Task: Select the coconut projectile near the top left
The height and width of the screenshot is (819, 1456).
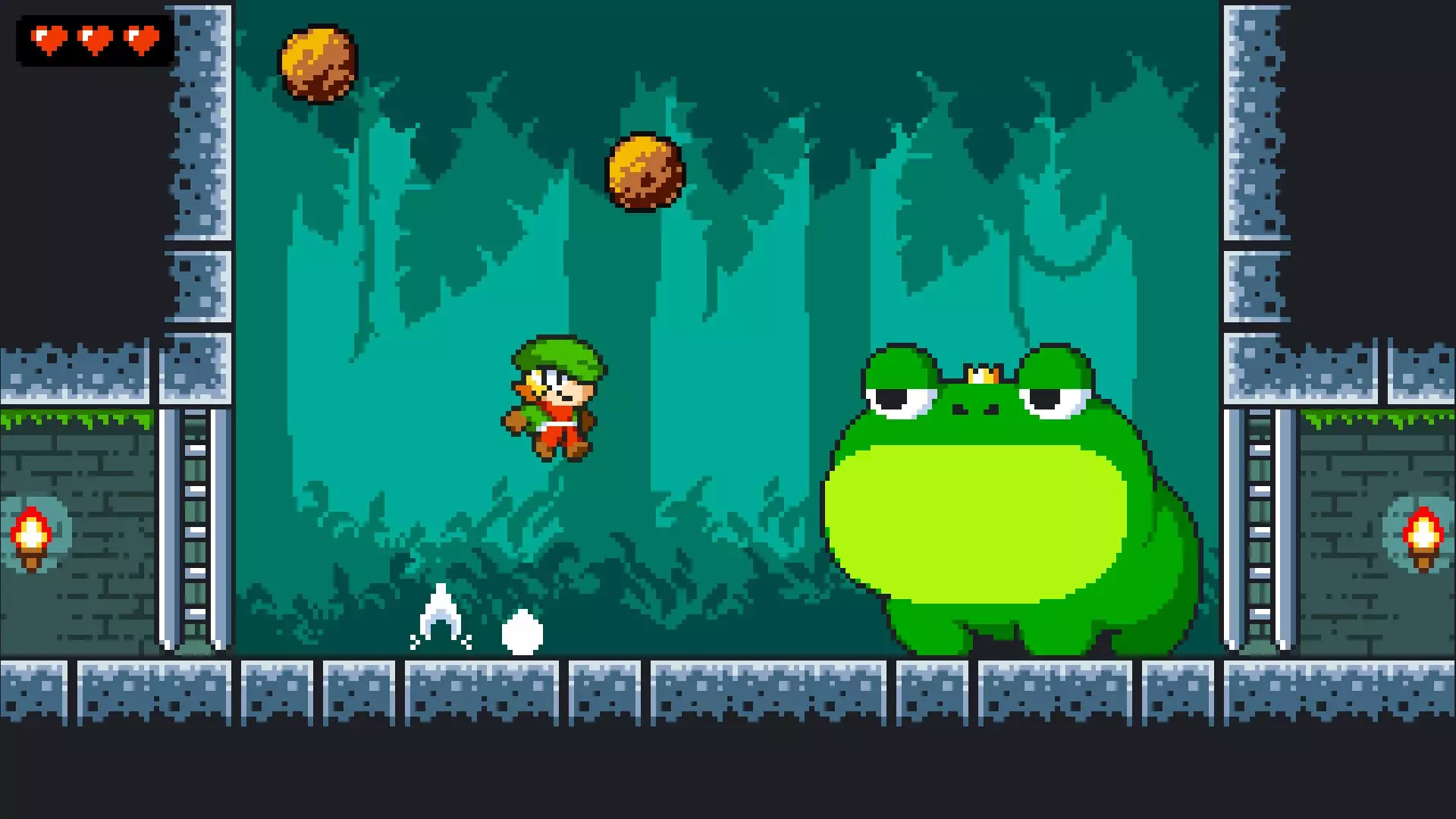Action: coord(316,64)
